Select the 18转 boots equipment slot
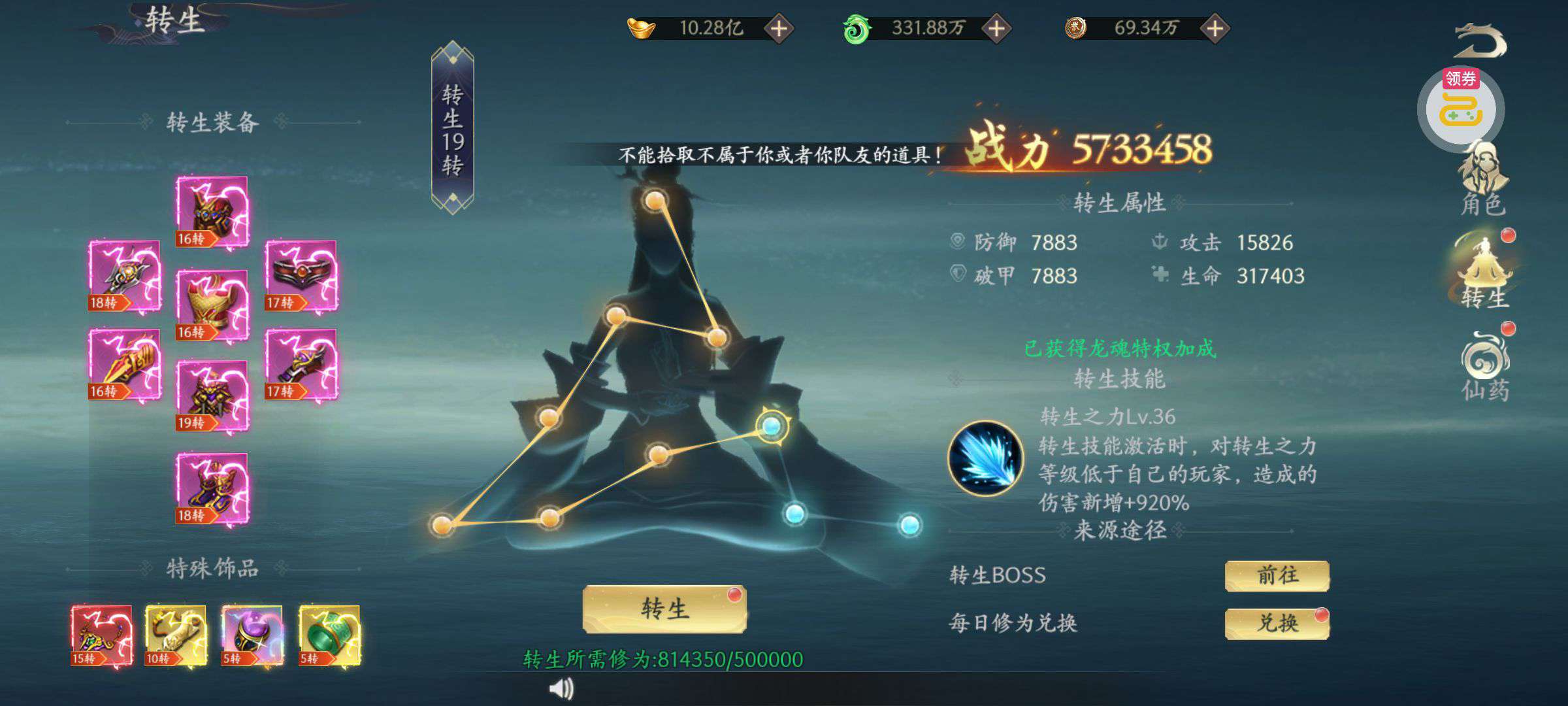Viewport: 1568px width, 706px height. 212,488
